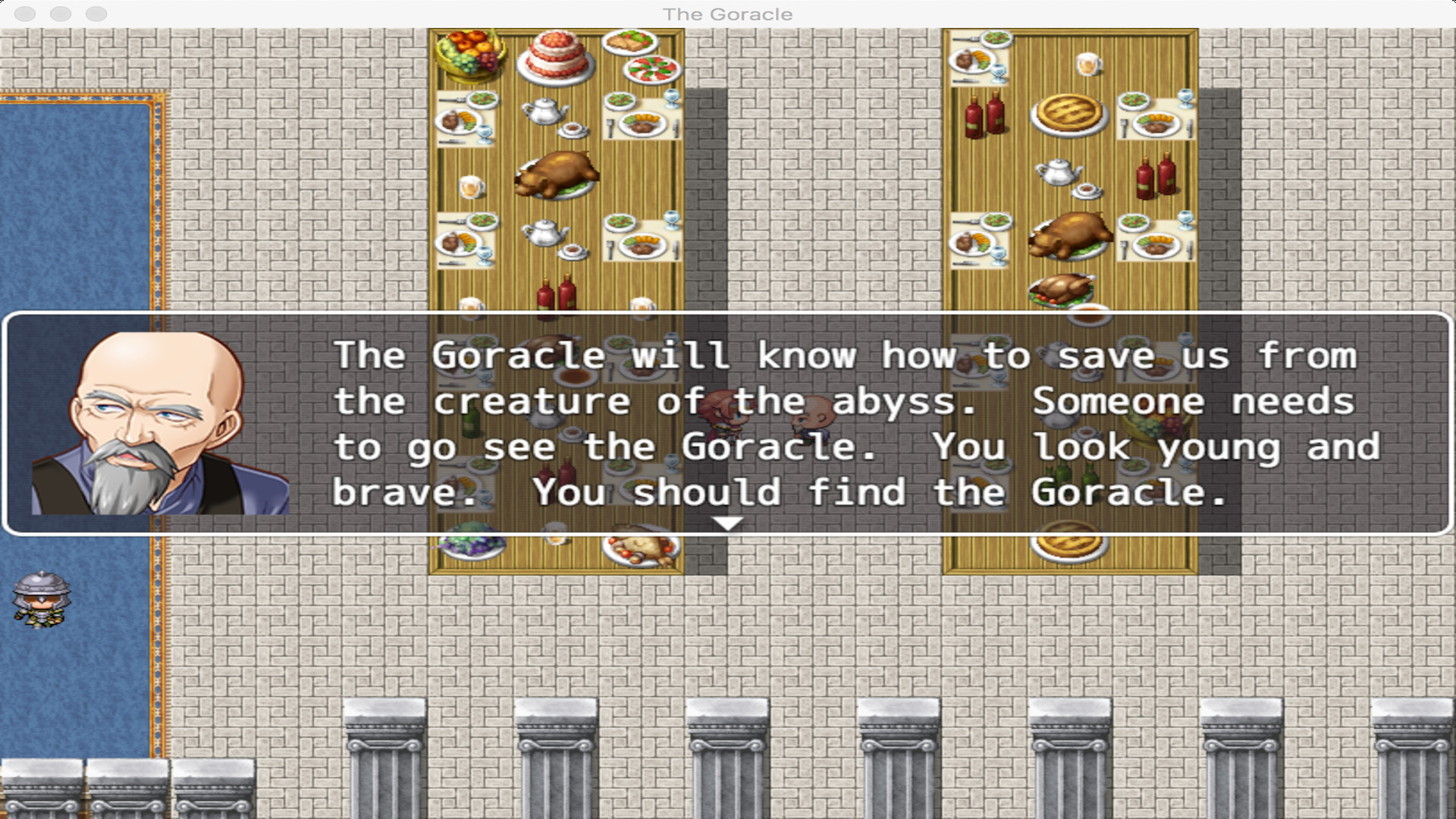Advance dialogue via the down arrow indicator
1456x819 pixels.
728,522
